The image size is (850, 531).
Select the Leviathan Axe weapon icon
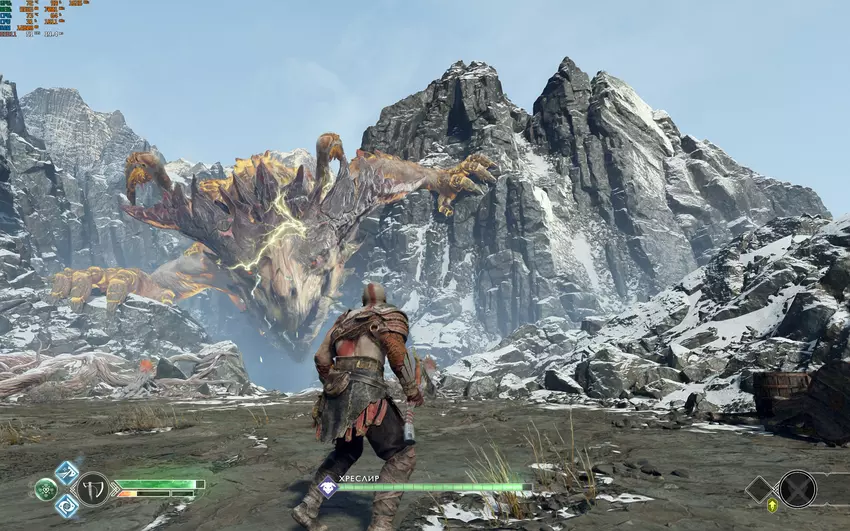click(x=93, y=488)
